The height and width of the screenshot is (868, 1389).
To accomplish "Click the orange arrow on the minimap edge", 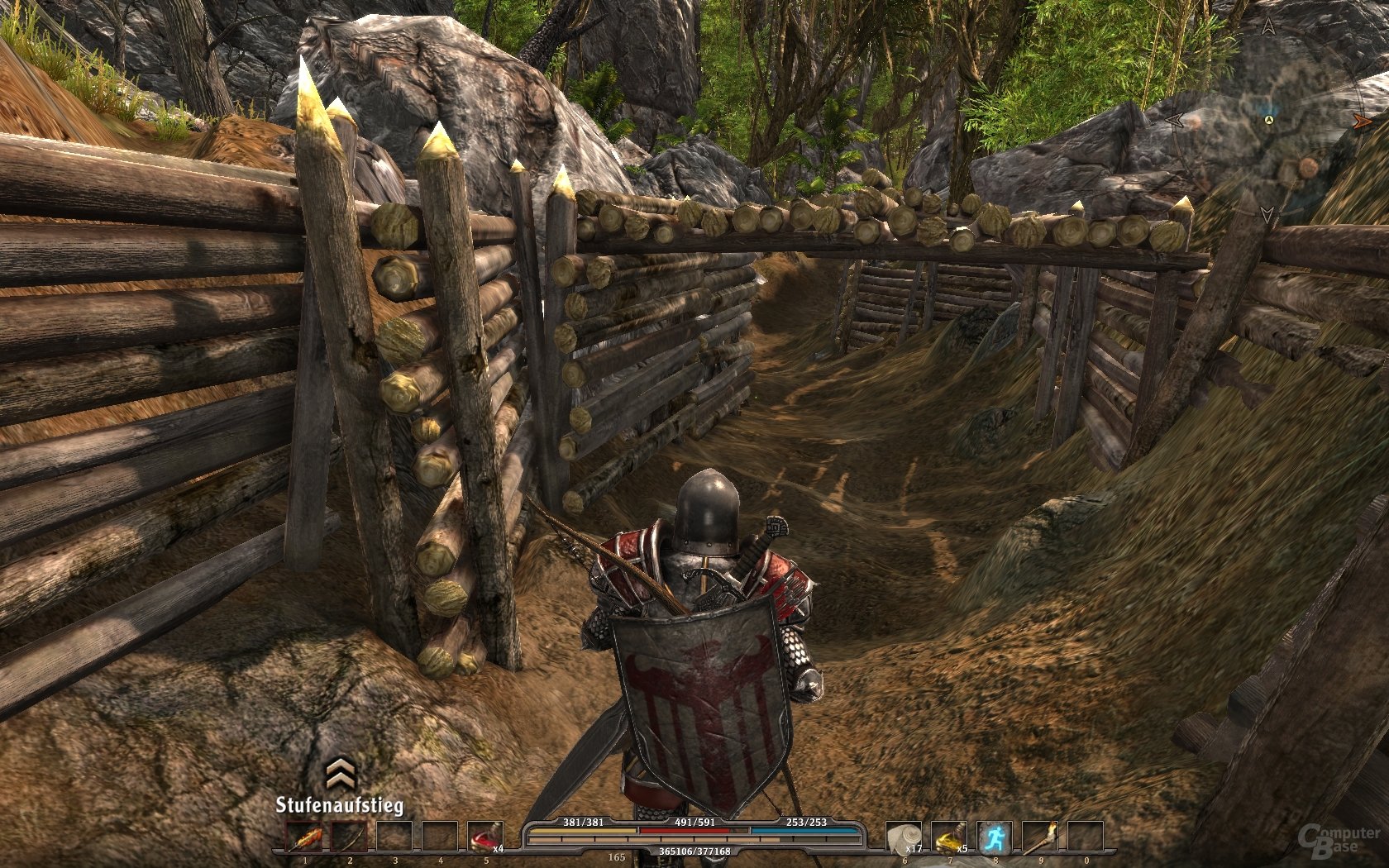I will click(x=1361, y=122).
